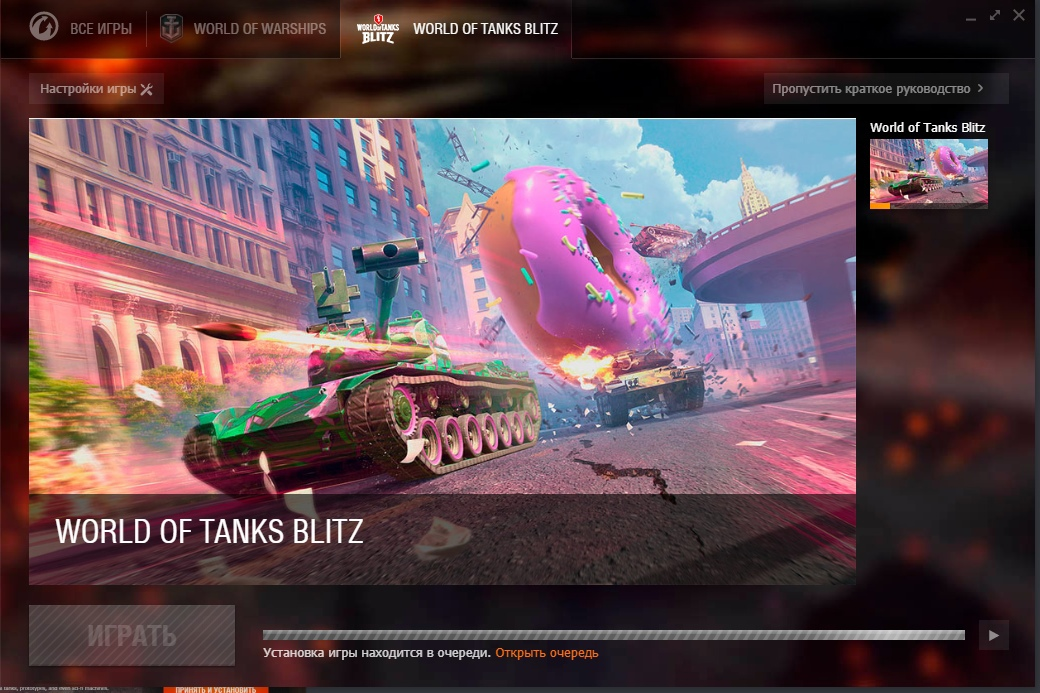The width and height of the screenshot is (1040, 693).
Task: Select the World of Tanks Blitz thumbnail
Action: click(x=928, y=173)
